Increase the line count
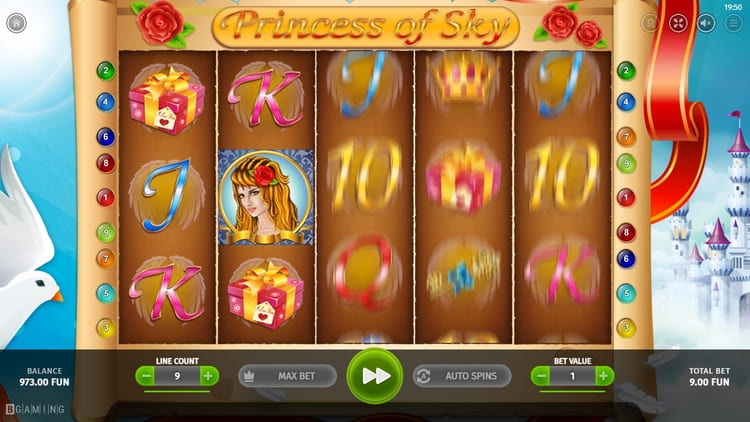The height and width of the screenshot is (422, 750). click(x=208, y=376)
